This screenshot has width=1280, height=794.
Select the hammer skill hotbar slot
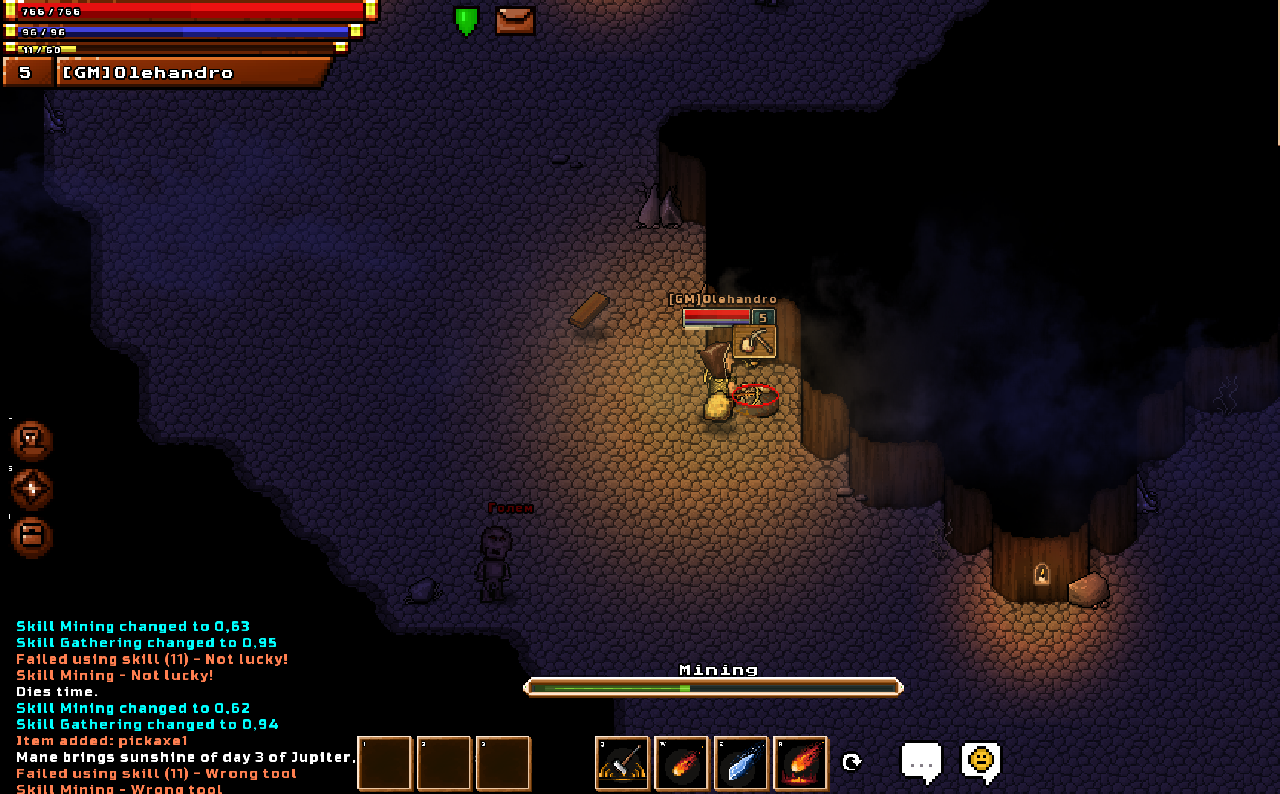tap(622, 763)
